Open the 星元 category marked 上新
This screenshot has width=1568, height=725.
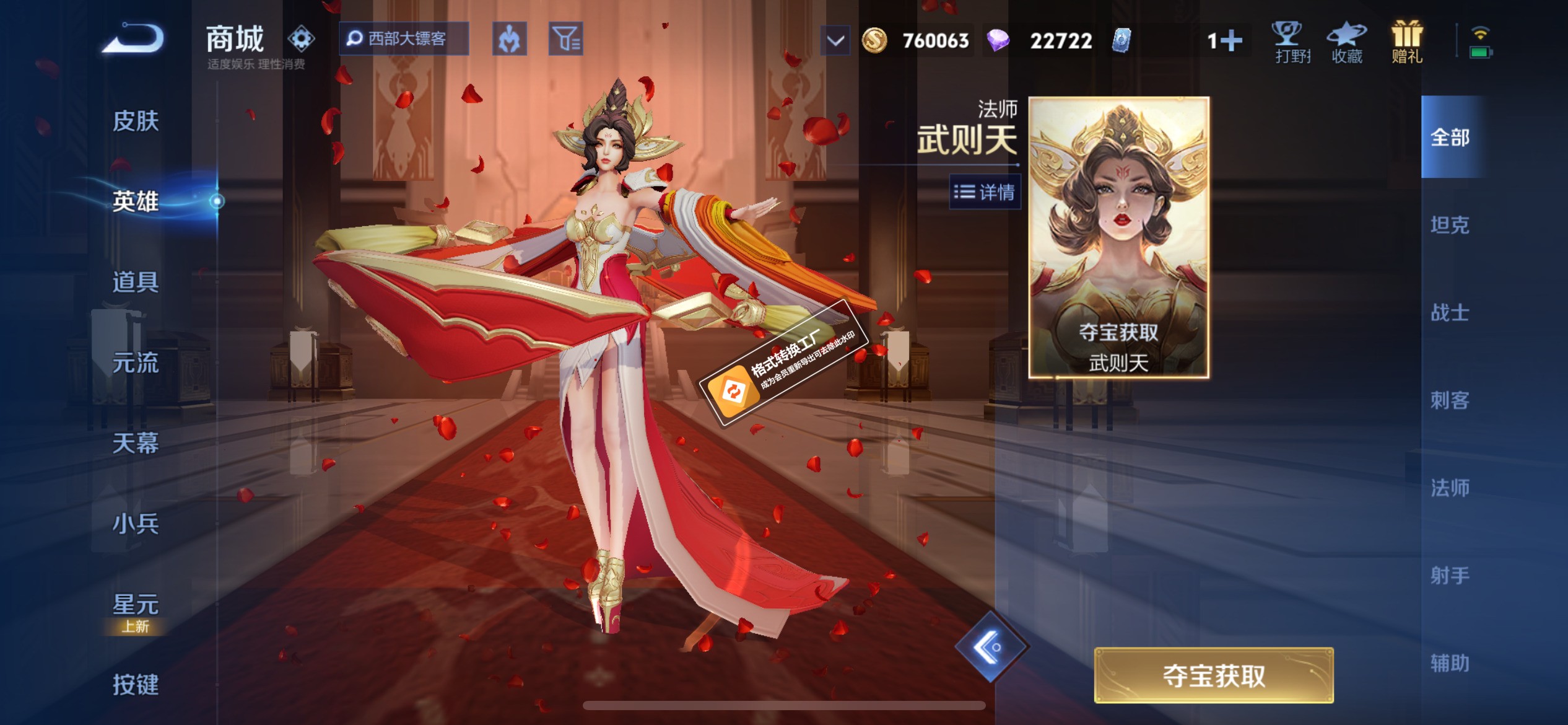pos(137,599)
